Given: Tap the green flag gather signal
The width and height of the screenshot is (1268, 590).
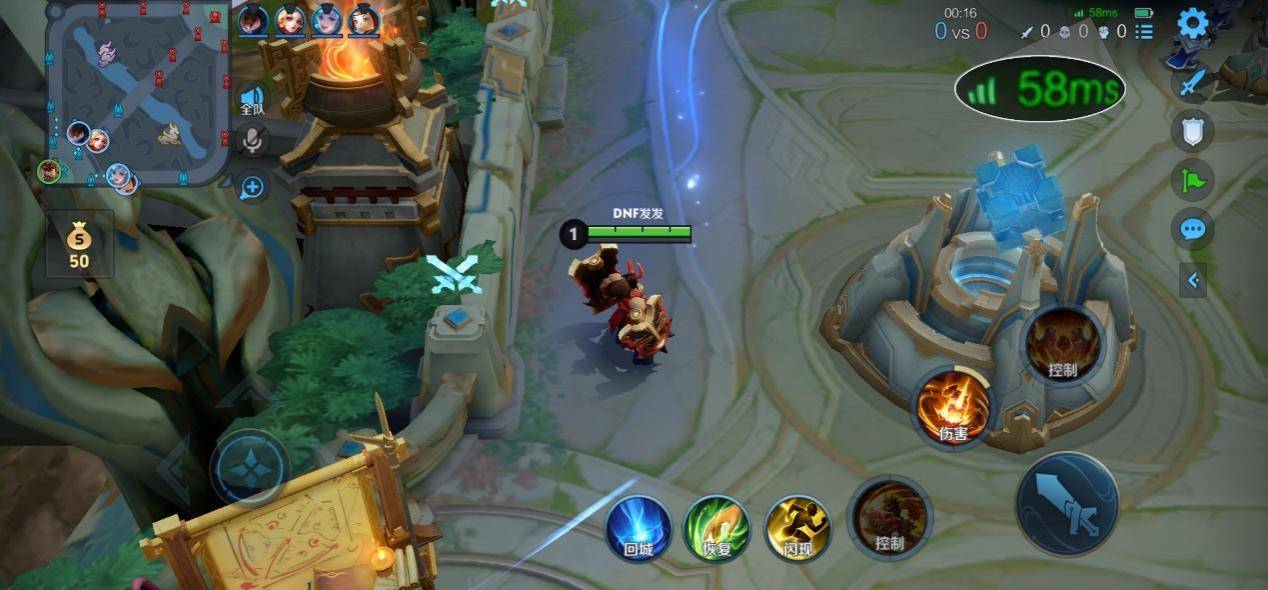Looking at the screenshot, I should tap(1192, 180).
